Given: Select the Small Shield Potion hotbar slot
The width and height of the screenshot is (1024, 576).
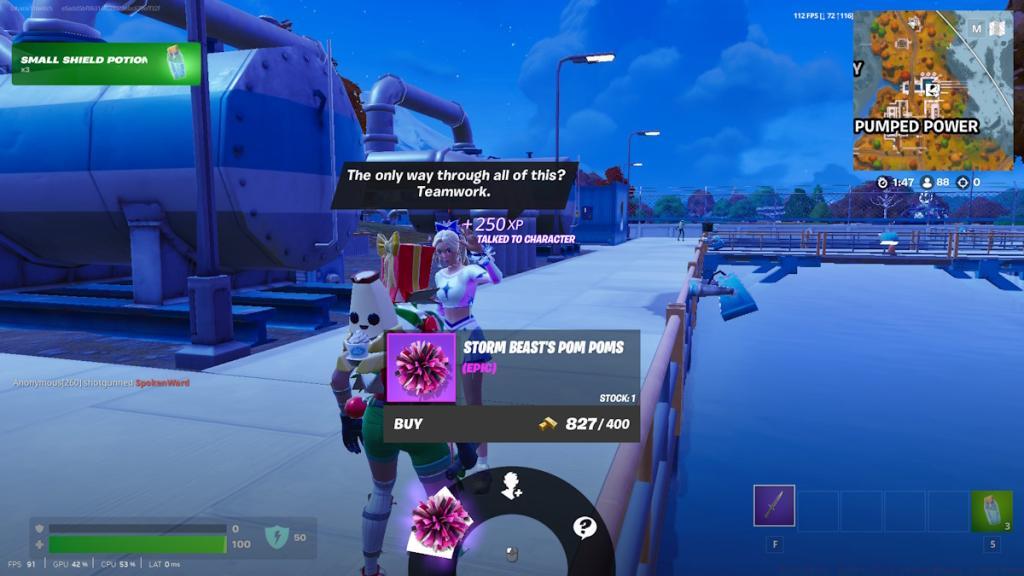Looking at the screenshot, I should tap(991, 511).
